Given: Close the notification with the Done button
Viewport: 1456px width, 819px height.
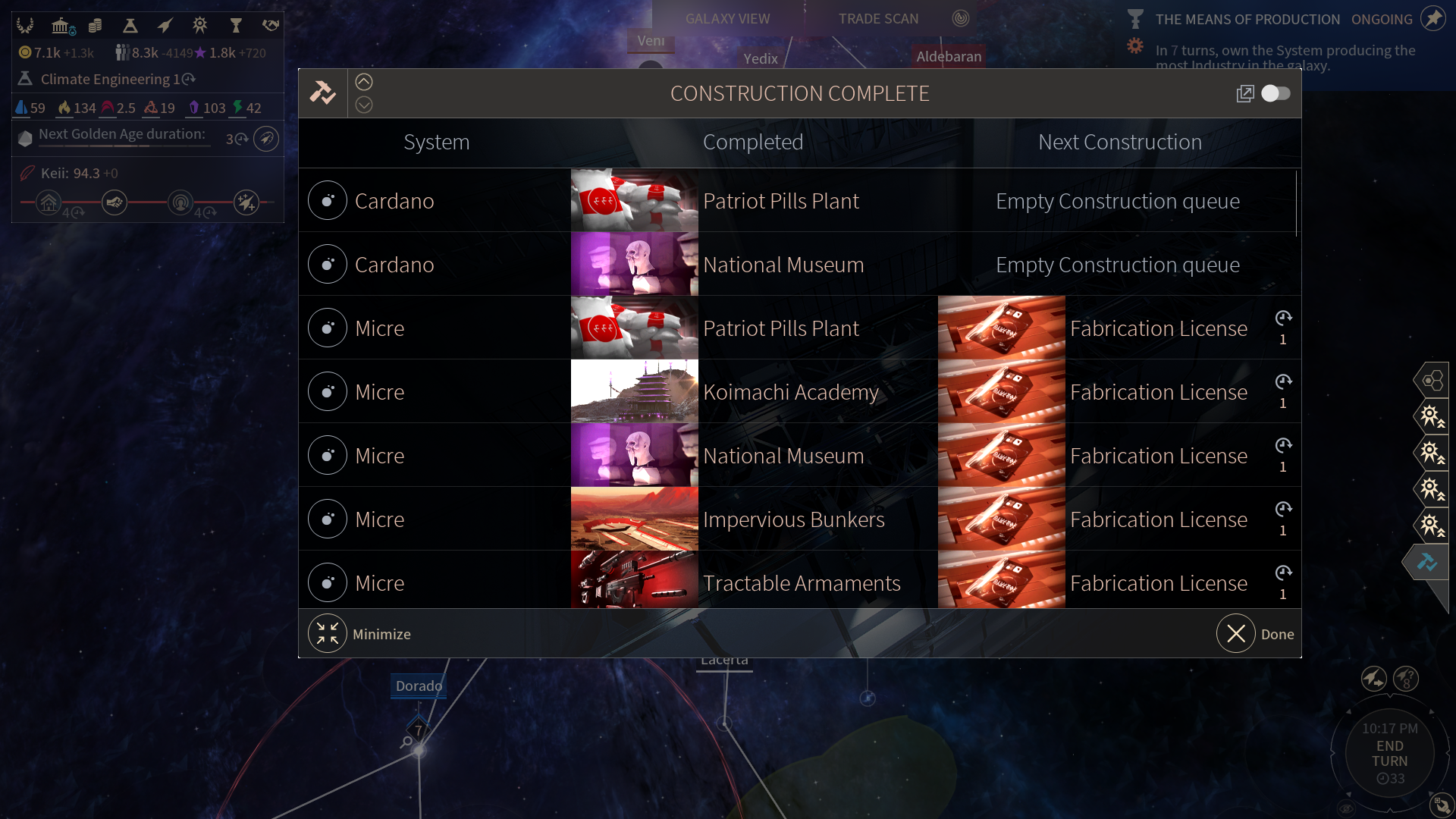Looking at the screenshot, I should click(x=1237, y=634).
